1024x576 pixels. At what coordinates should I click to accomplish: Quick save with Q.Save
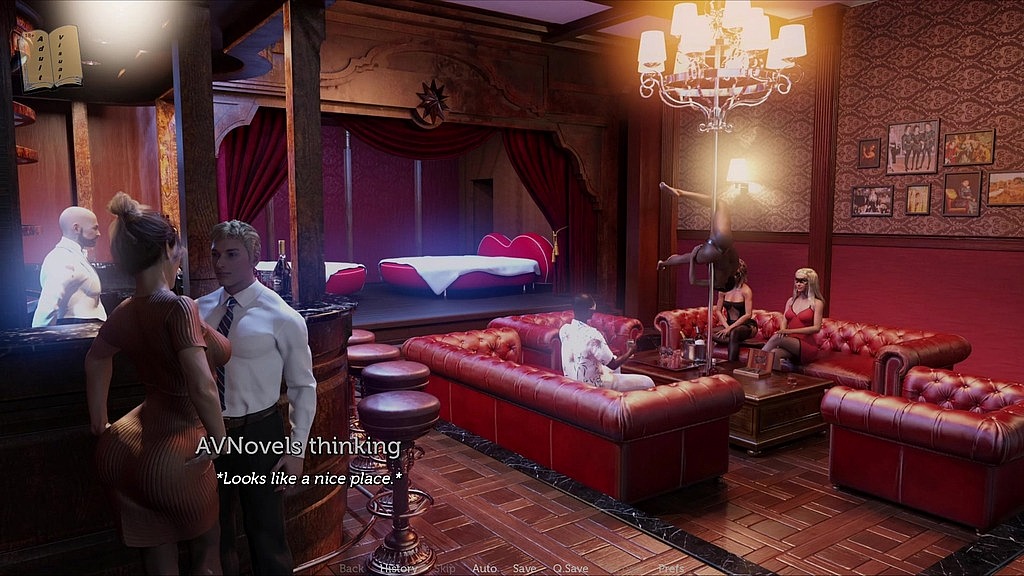[570, 568]
